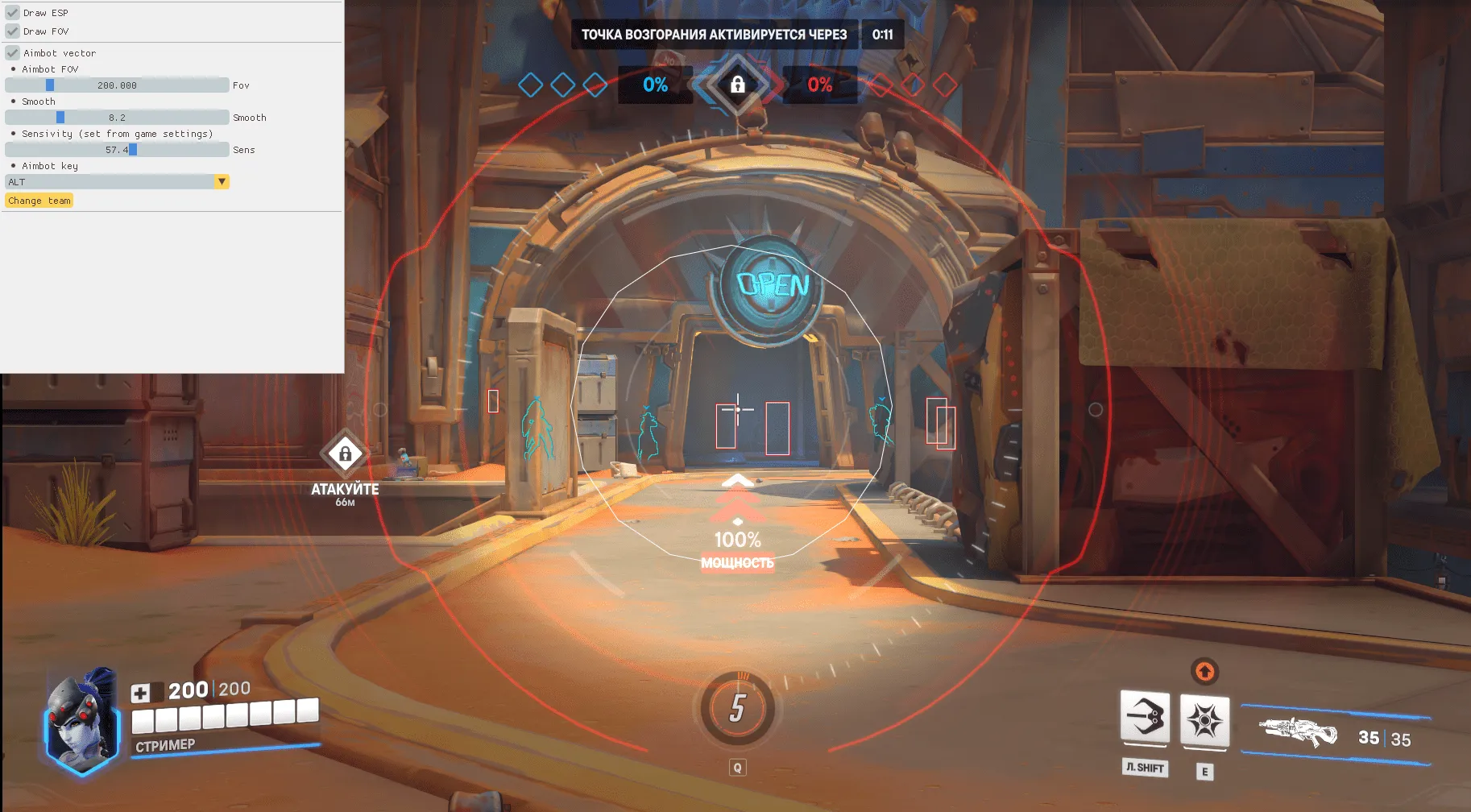Click the ultimate charge meter showing 5
Screen dimensions: 1471x812
coord(735,709)
